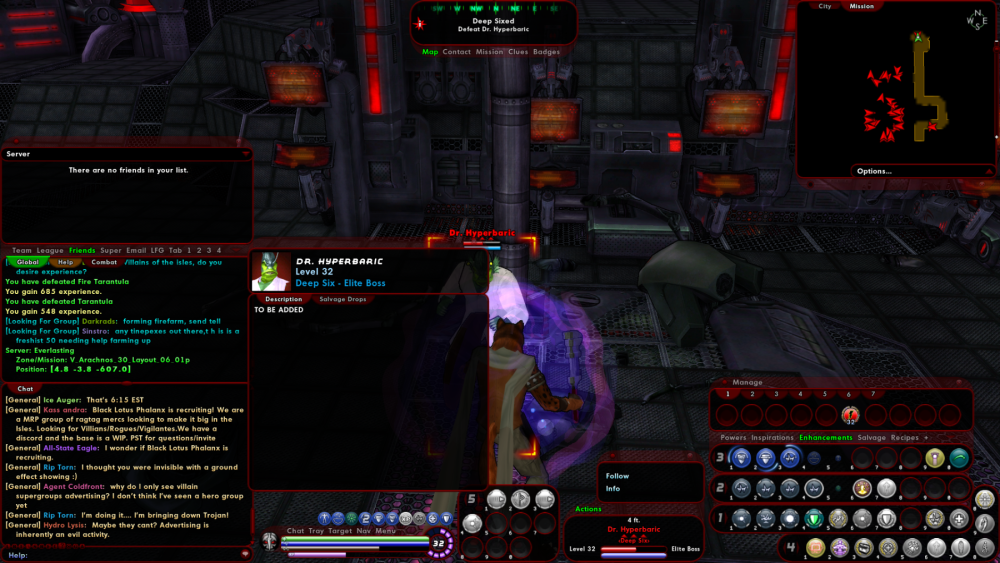Screen dimensions: 1000x563
Task: Switch to the Help chat channel tab
Action: 64,262
